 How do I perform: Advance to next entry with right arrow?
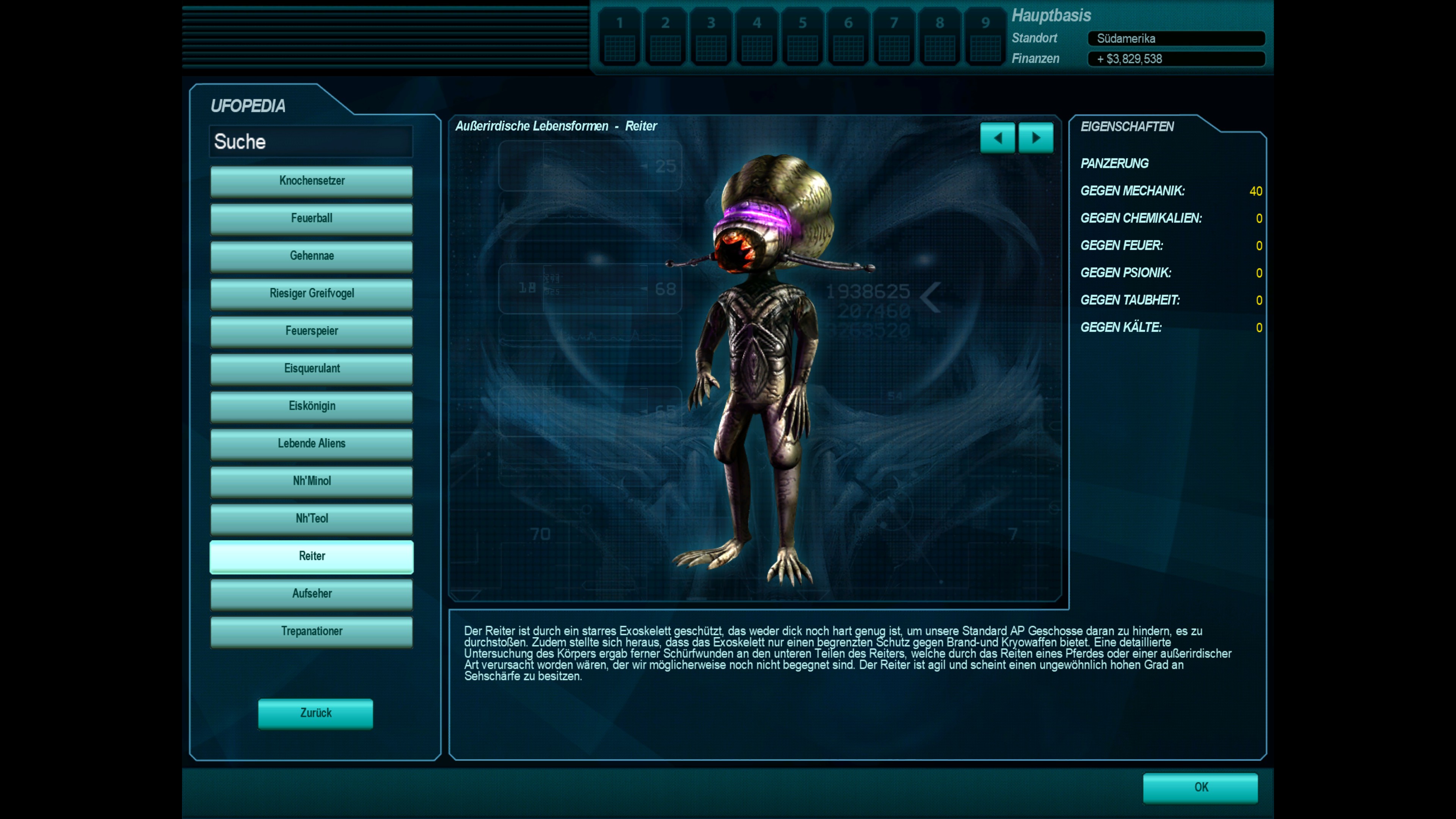pos(1036,138)
